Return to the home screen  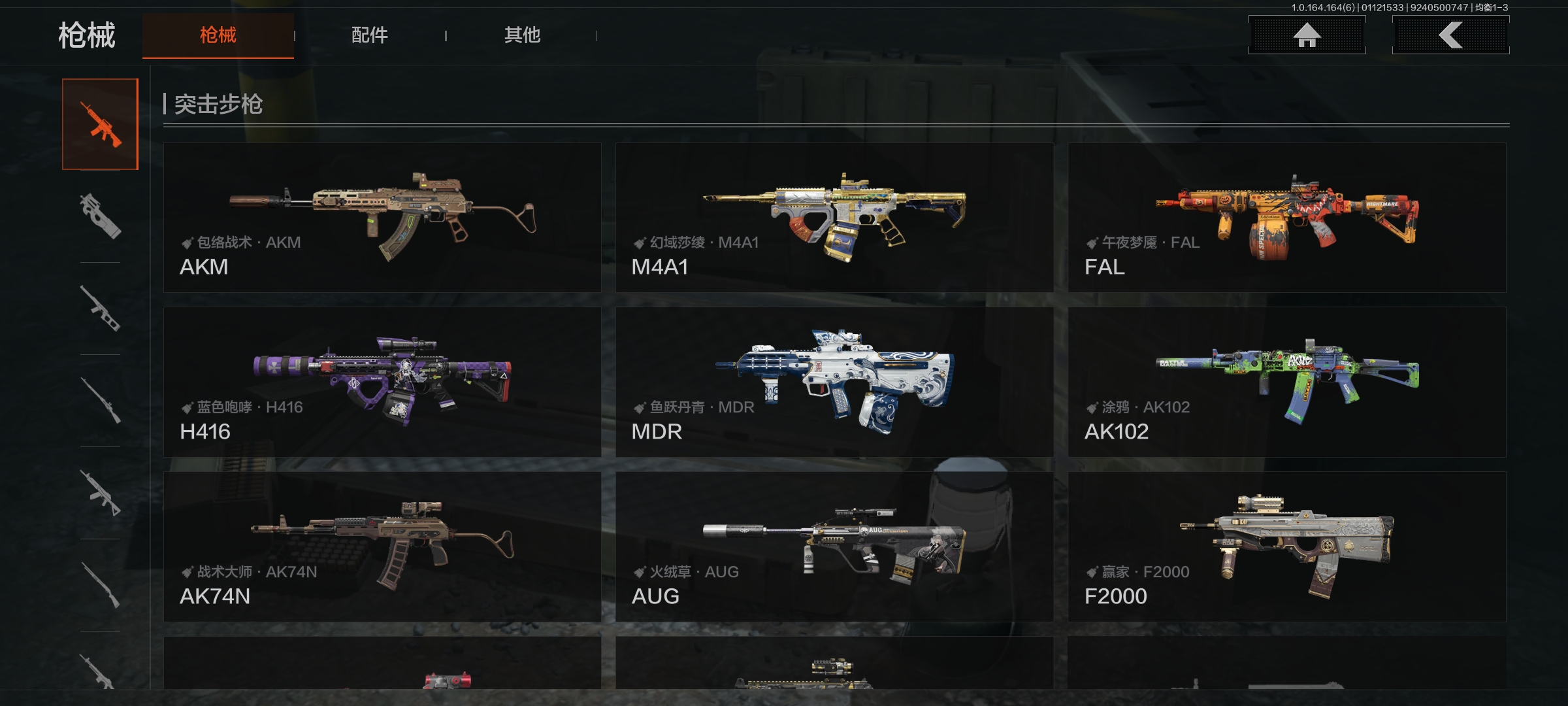click(1307, 35)
